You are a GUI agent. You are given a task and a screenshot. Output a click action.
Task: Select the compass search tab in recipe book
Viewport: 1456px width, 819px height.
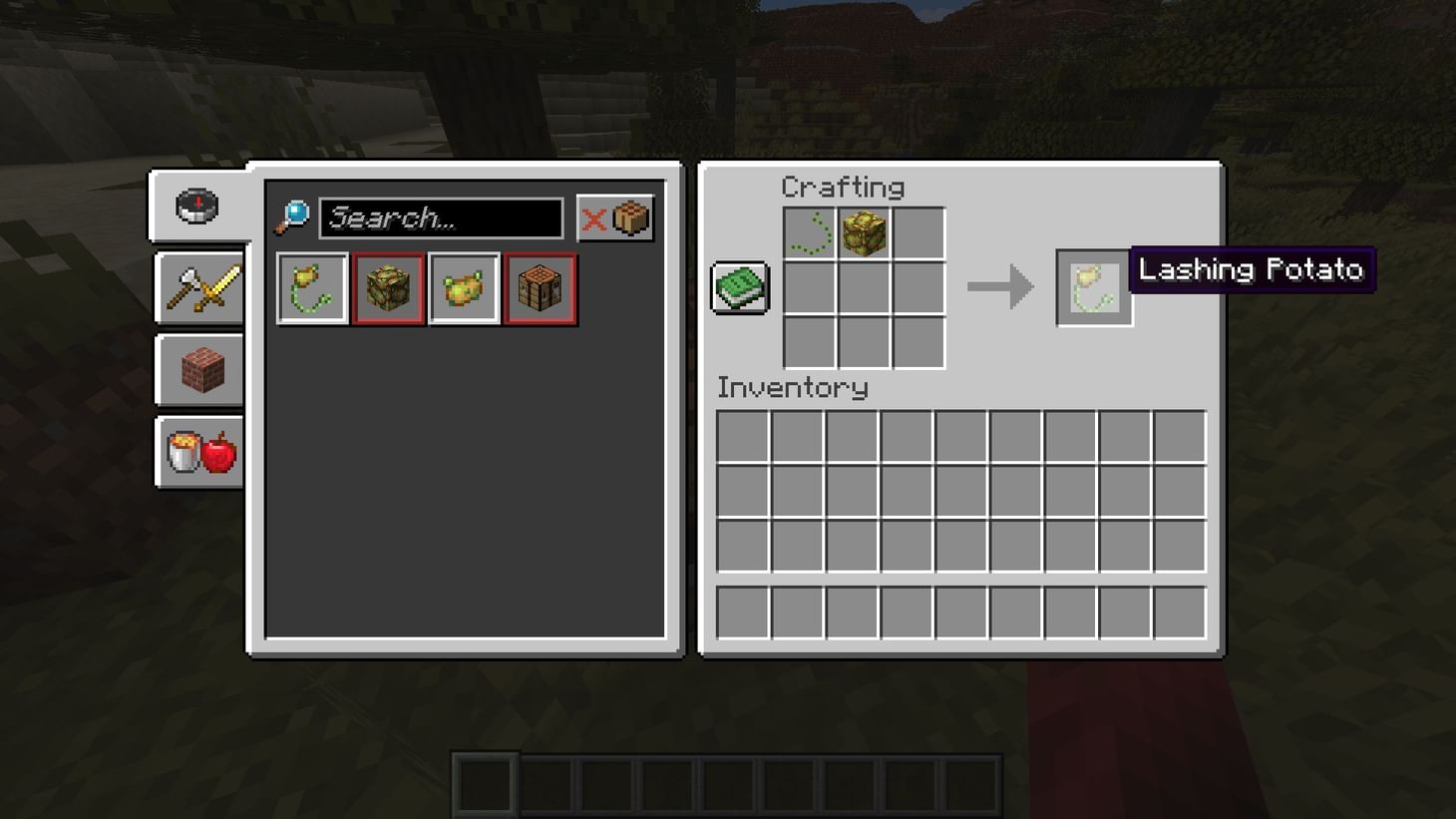pyautogui.click(x=196, y=205)
